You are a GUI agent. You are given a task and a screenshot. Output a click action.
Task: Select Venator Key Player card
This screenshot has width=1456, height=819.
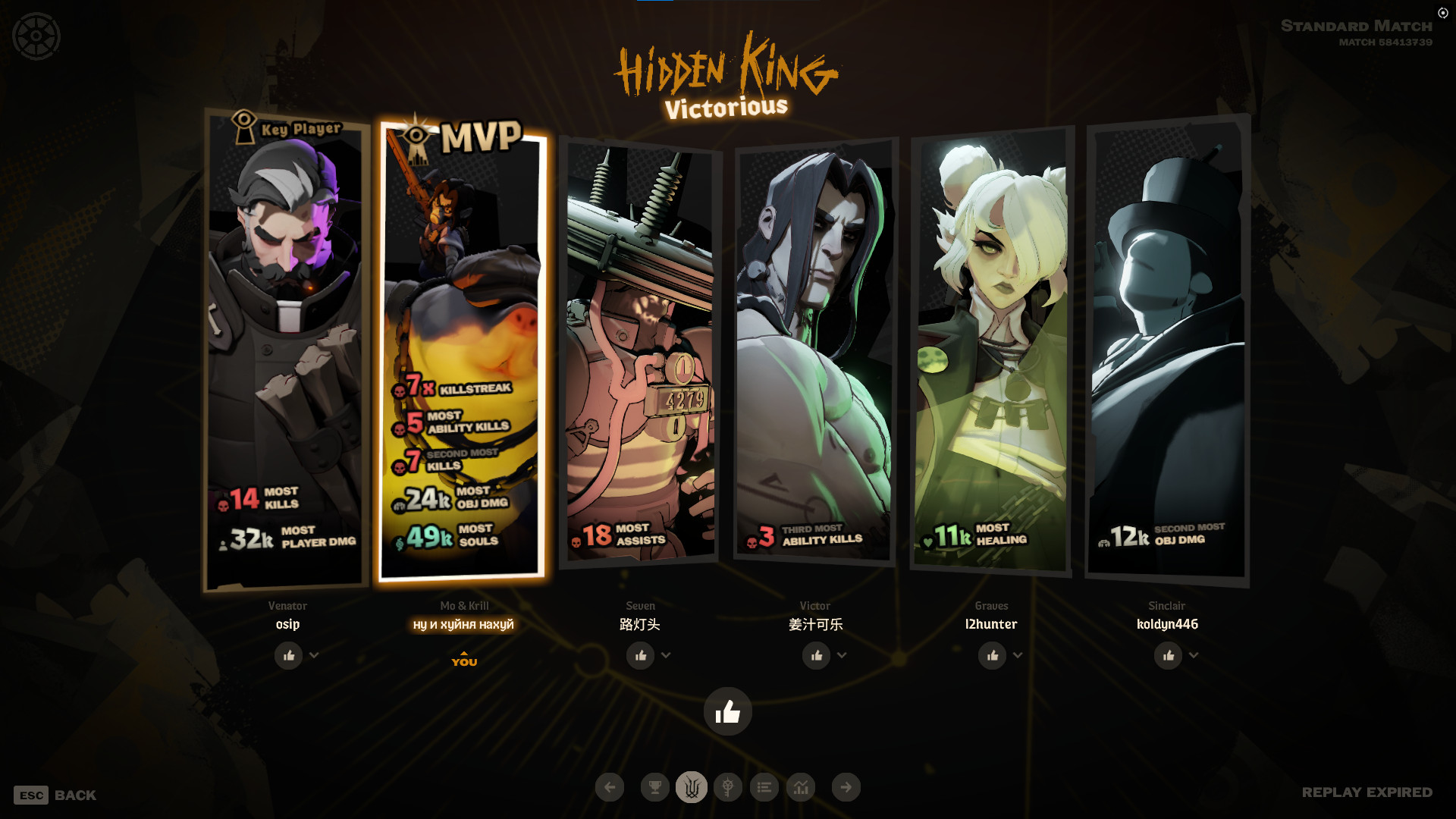[x=286, y=349]
